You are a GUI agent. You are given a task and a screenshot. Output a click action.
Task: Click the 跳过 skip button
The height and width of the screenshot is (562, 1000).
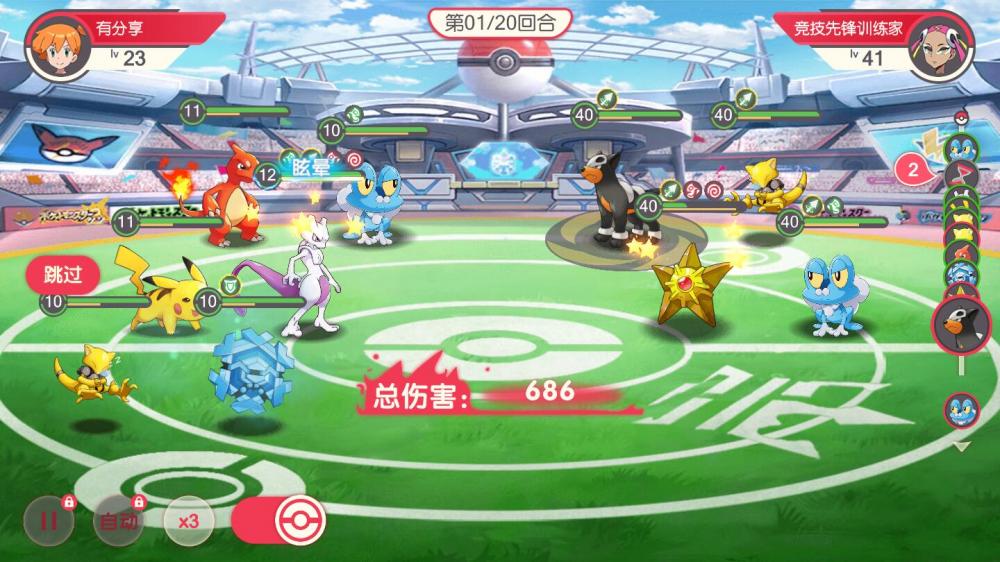point(62,273)
